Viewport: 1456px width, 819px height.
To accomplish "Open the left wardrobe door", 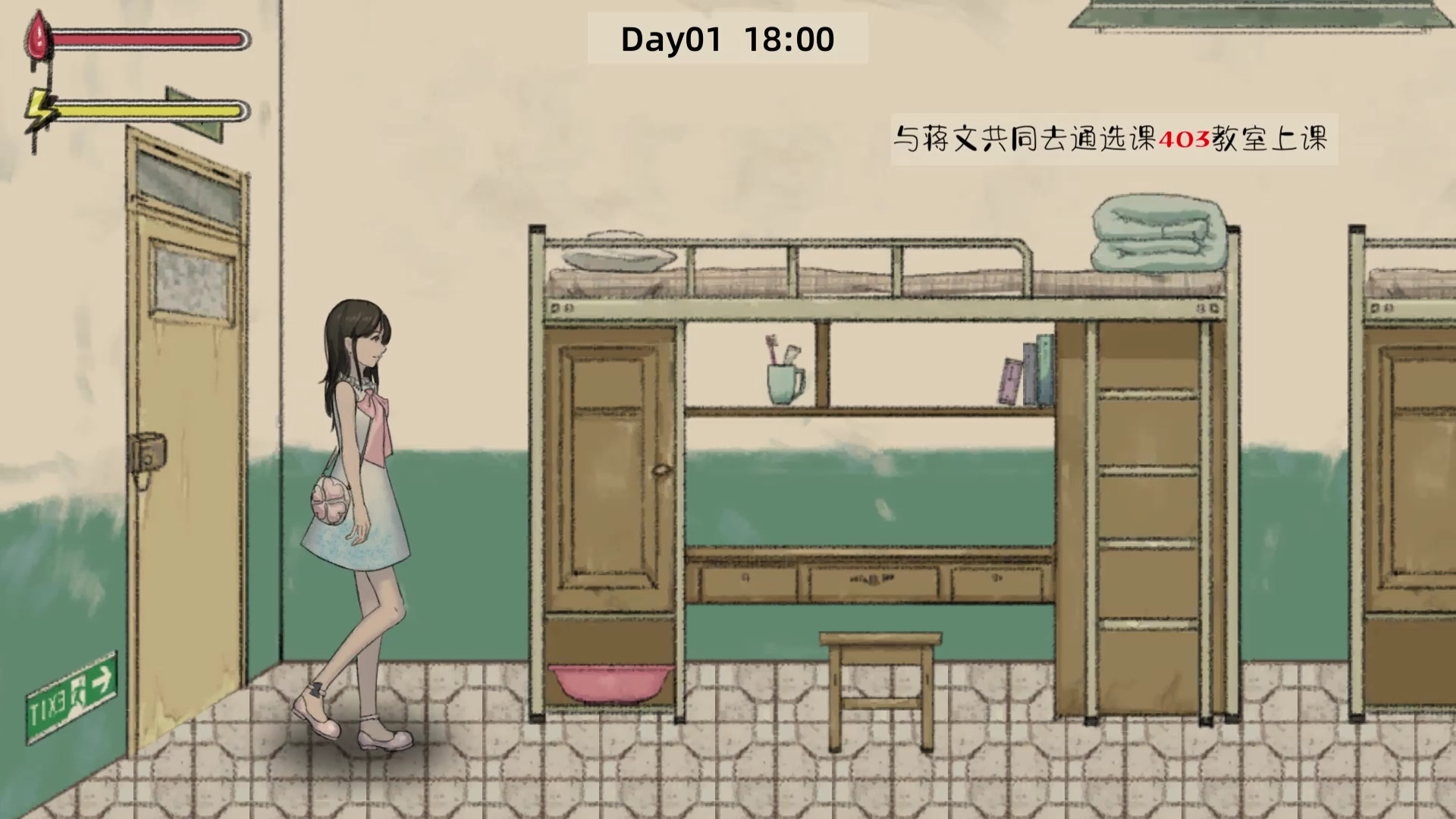I will pos(607,470).
